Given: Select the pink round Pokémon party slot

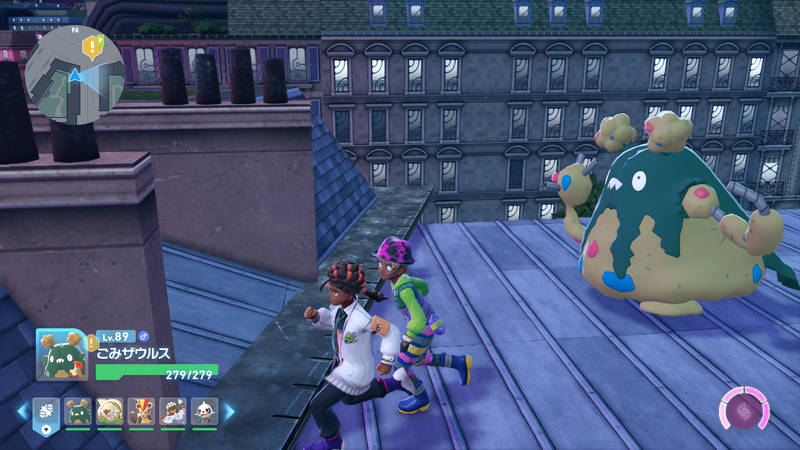Looking at the screenshot, I should [110, 411].
